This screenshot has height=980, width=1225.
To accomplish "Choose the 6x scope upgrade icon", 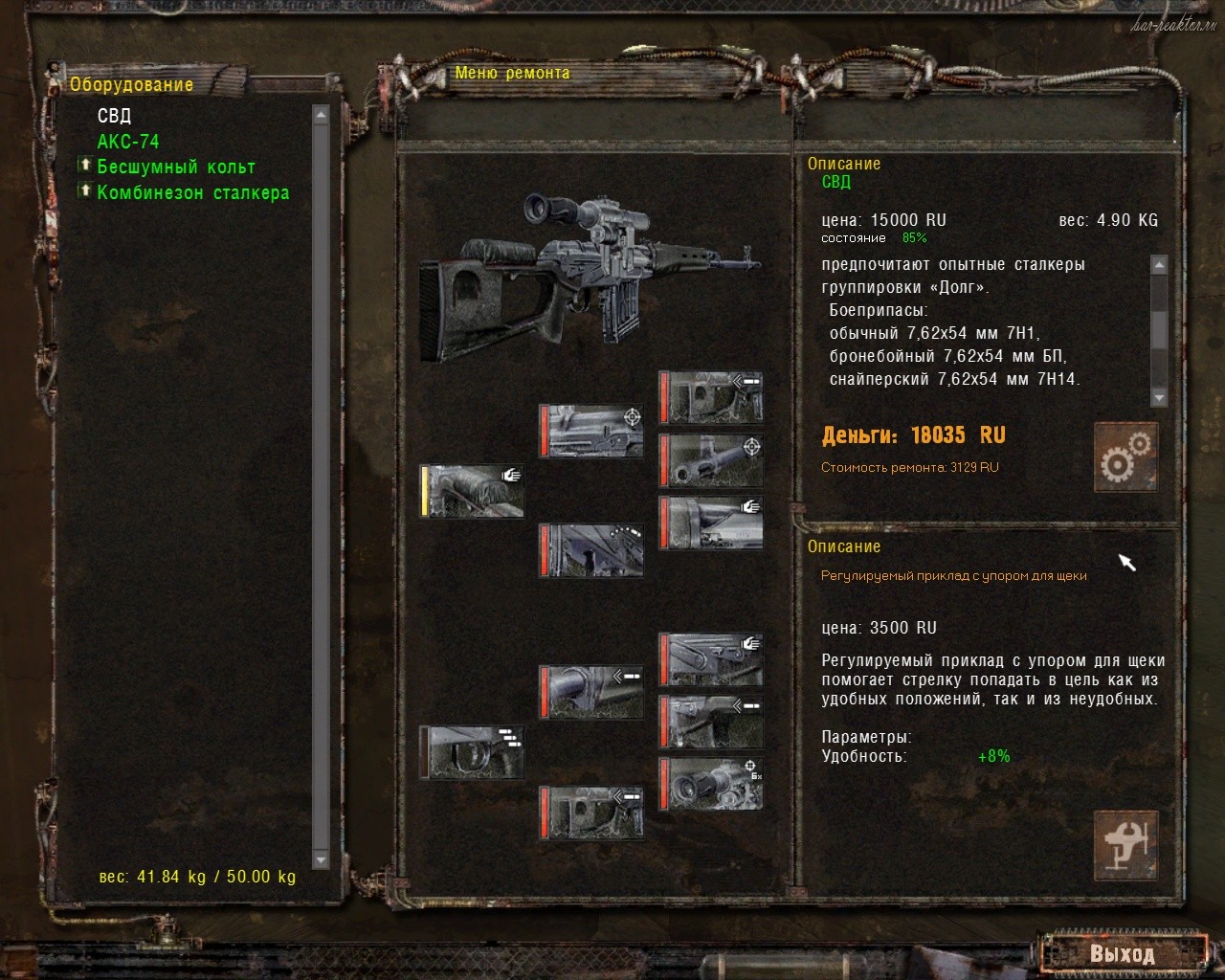I will [712, 783].
